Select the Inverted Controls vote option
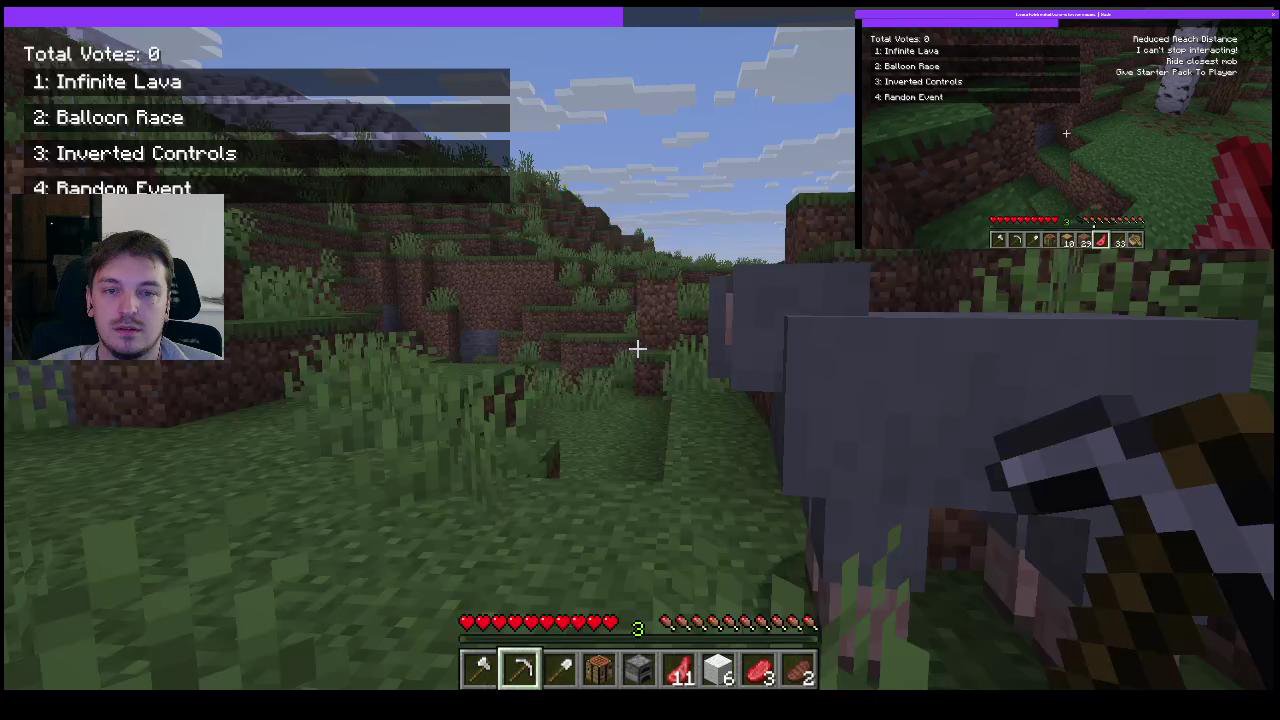 coord(146,153)
